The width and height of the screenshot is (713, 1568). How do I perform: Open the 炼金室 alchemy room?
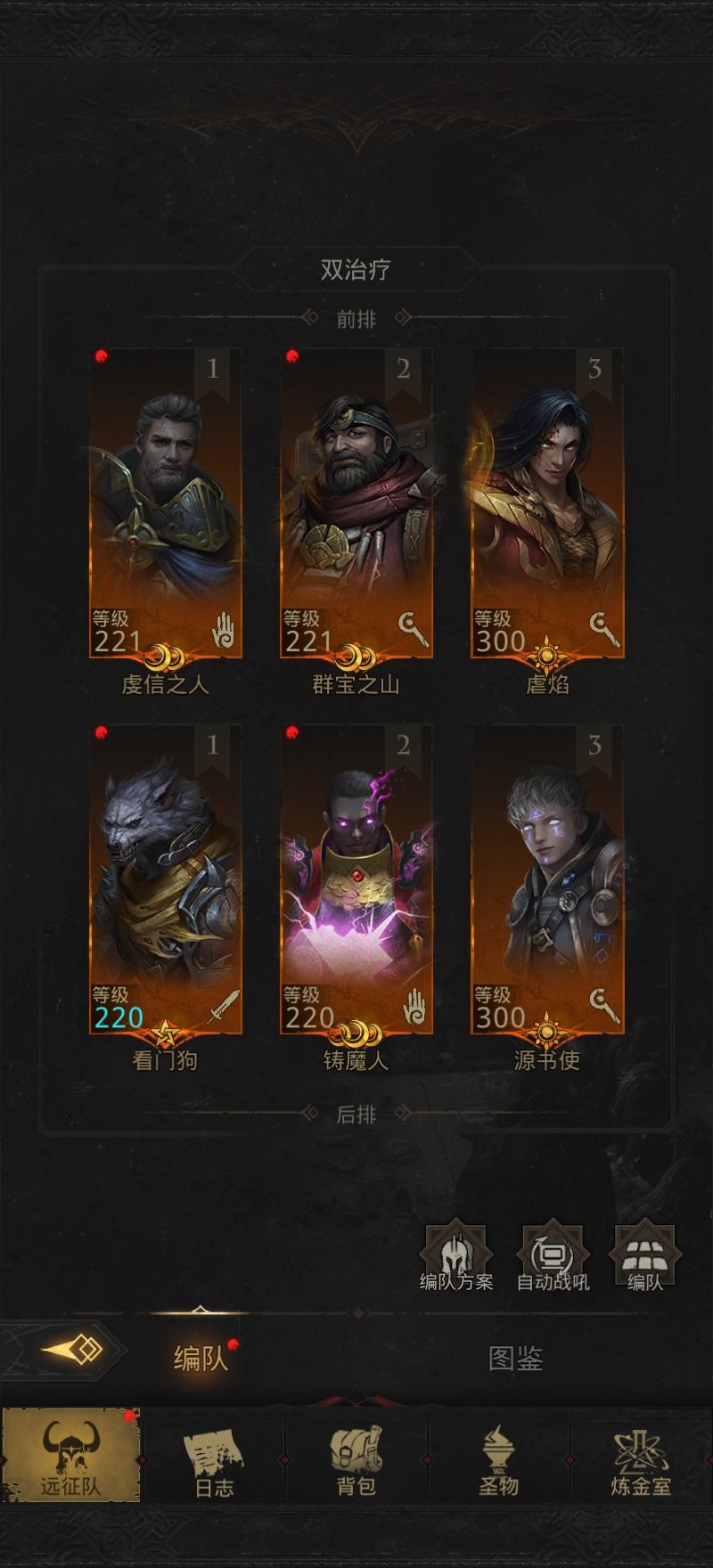pyautogui.click(x=641, y=1455)
